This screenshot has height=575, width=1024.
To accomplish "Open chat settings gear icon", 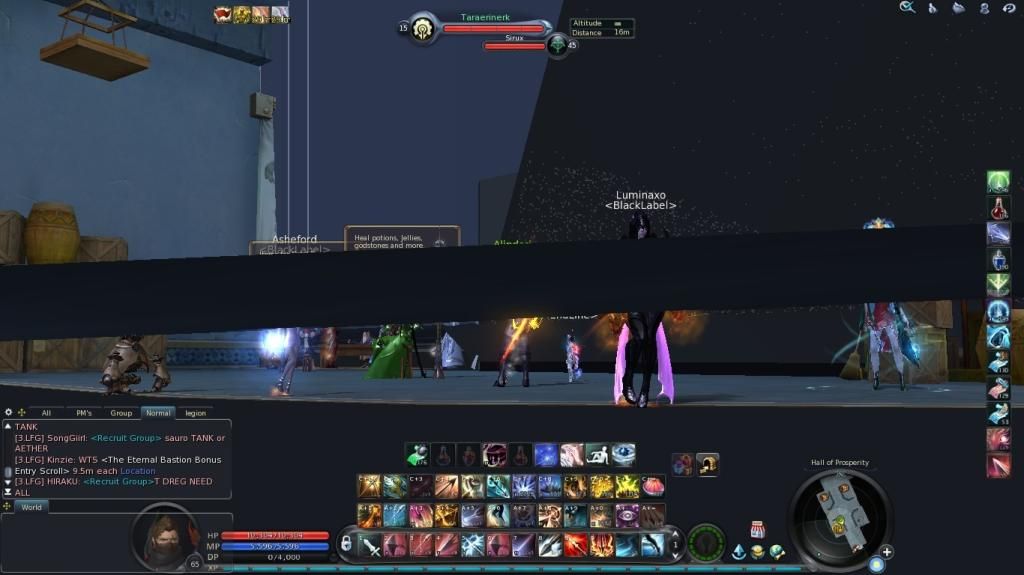I will pos(8,412).
